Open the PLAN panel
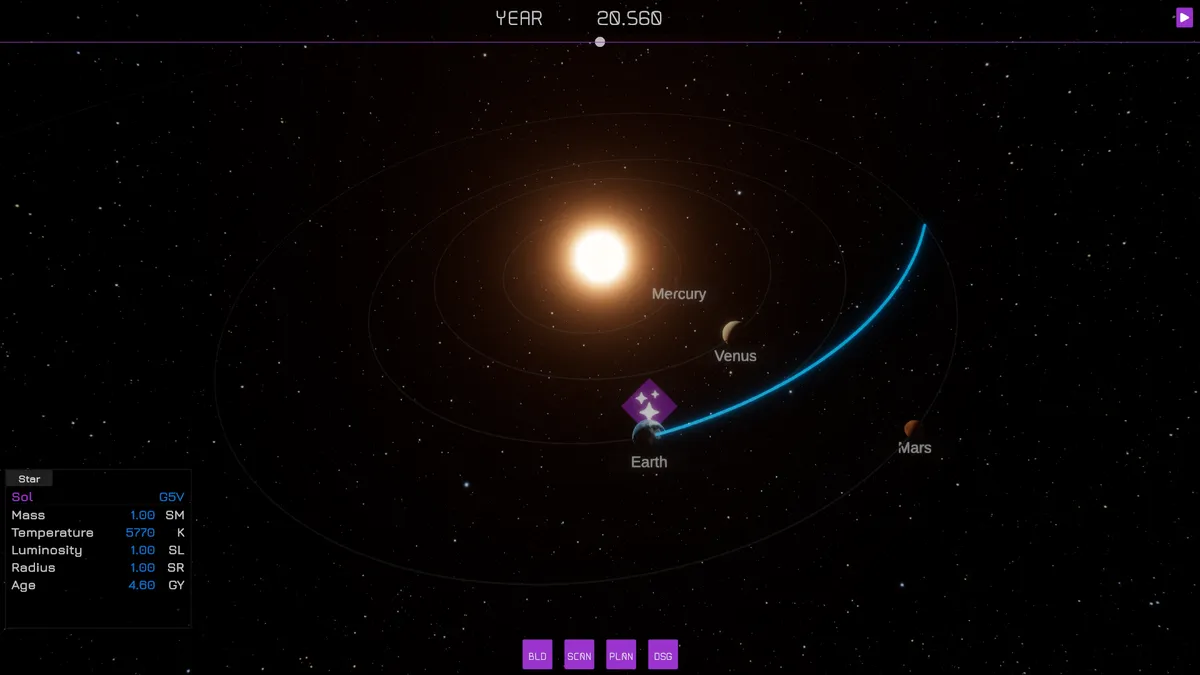 (621, 655)
